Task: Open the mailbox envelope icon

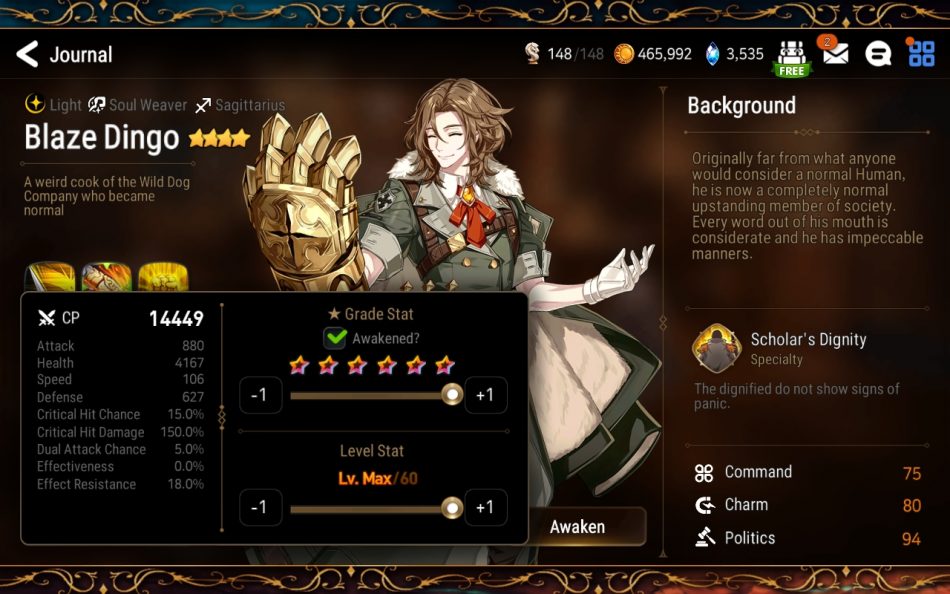Action: tap(835, 54)
